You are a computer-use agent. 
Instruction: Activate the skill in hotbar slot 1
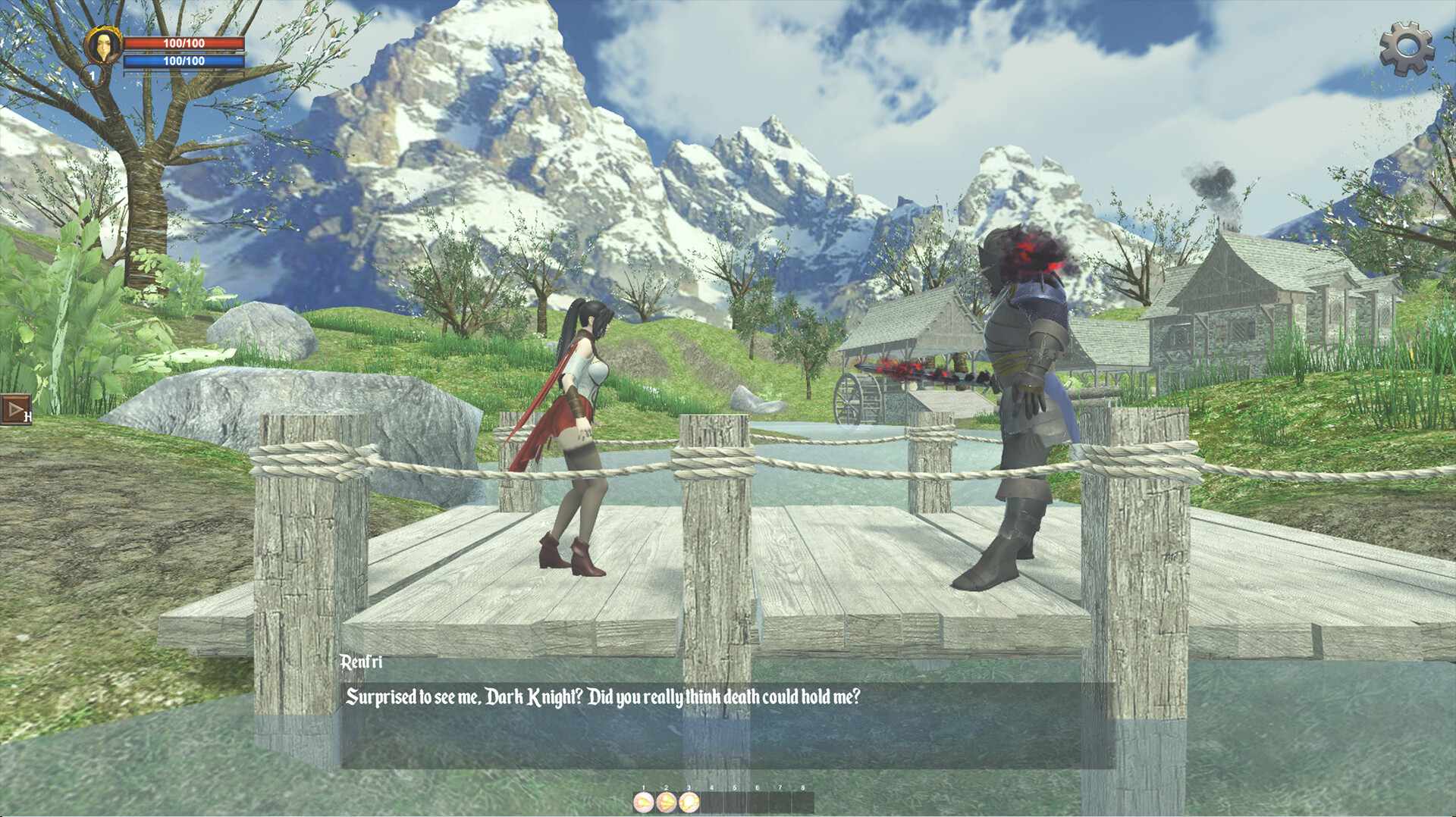643,802
